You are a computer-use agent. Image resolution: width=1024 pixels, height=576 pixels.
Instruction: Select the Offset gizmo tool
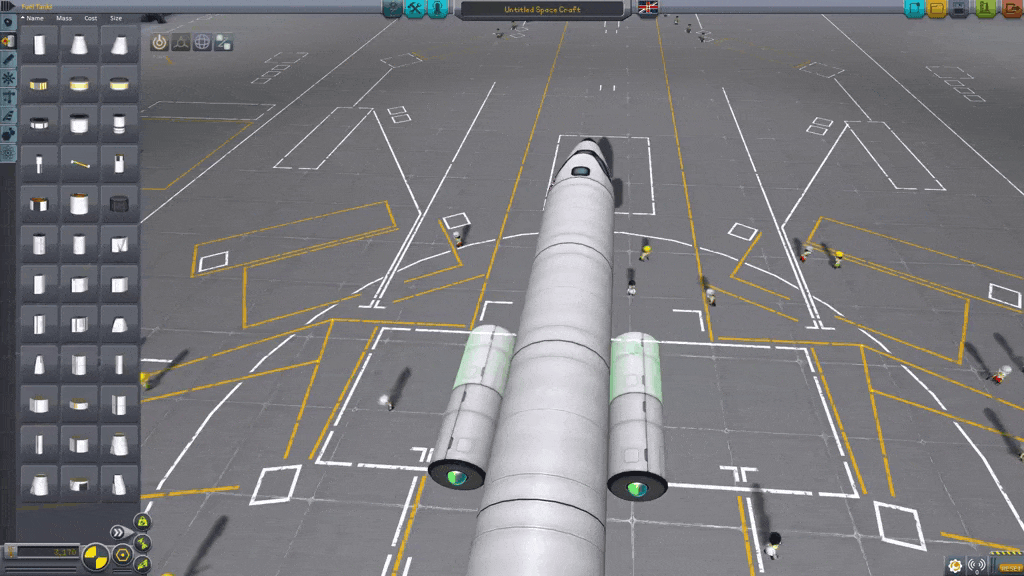181,42
